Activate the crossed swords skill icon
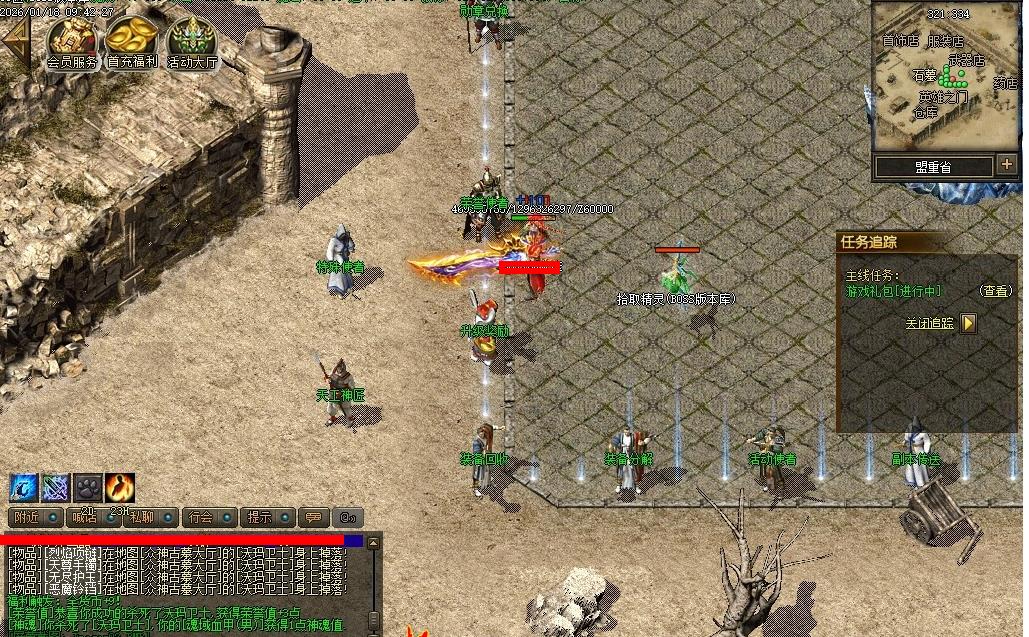Viewport: 1029px width, 637px height. 56,487
